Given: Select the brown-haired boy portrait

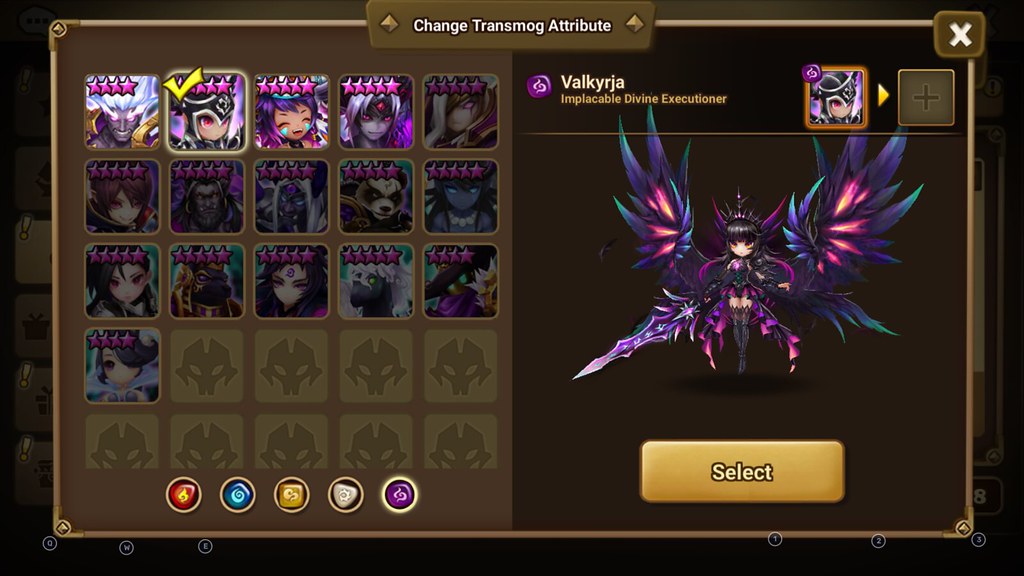Looking at the screenshot, I should (122, 197).
